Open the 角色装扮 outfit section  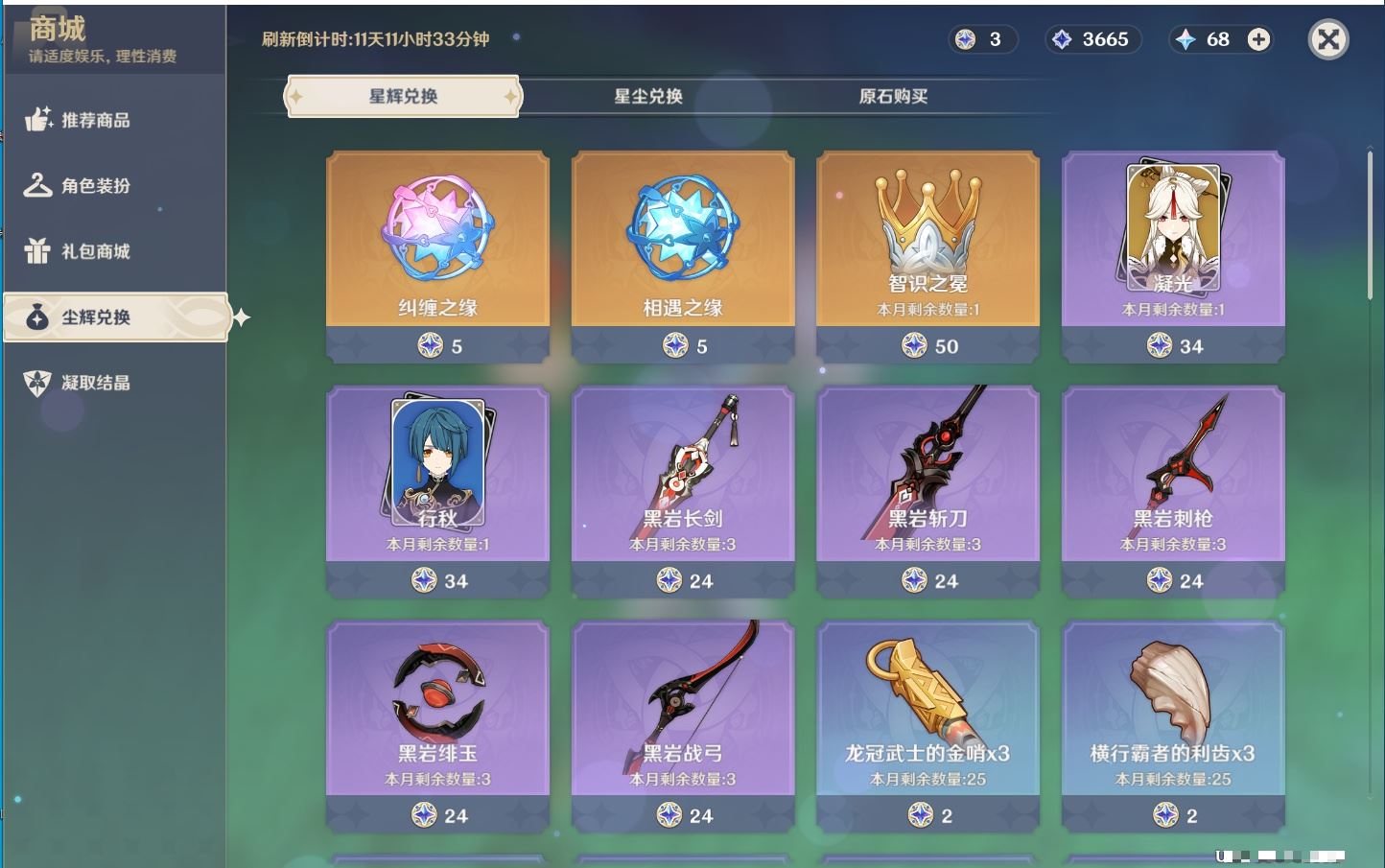96,186
